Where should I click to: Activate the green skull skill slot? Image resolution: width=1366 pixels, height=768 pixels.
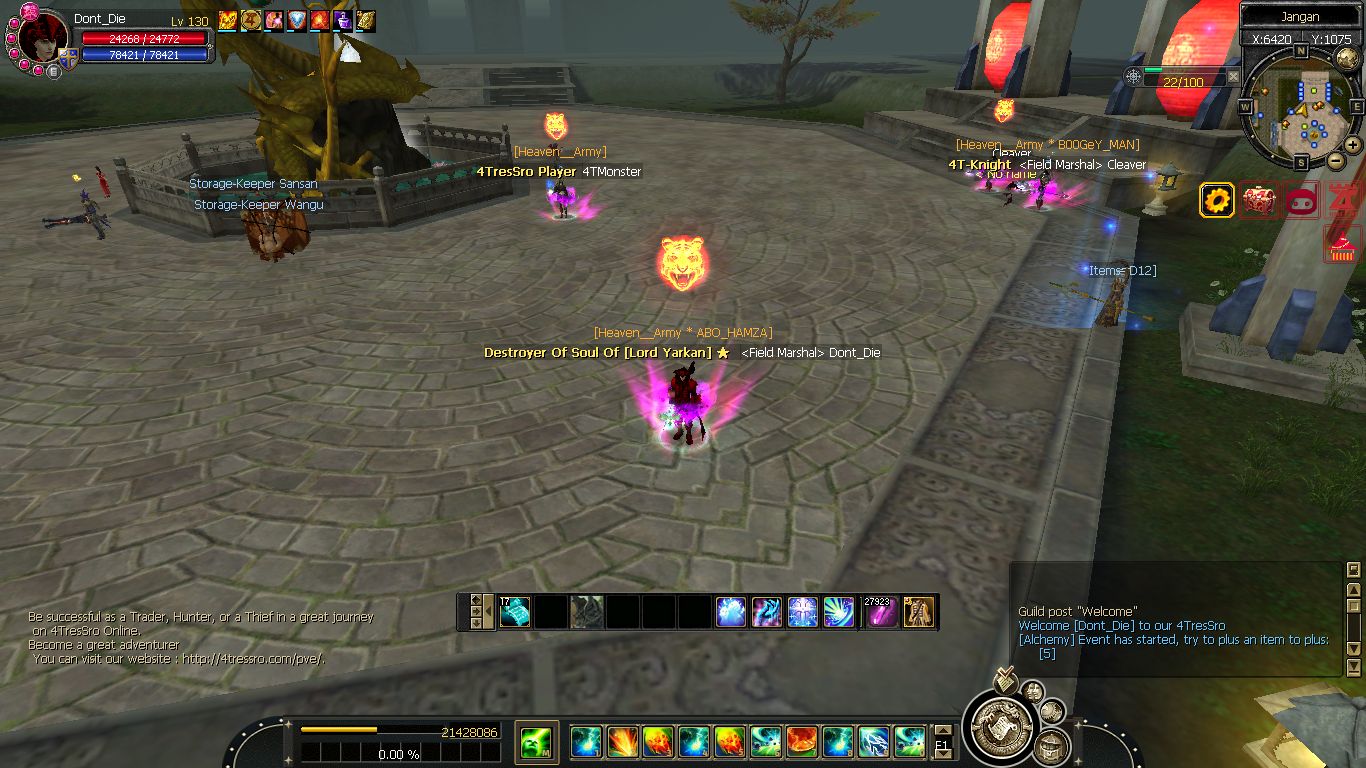536,742
